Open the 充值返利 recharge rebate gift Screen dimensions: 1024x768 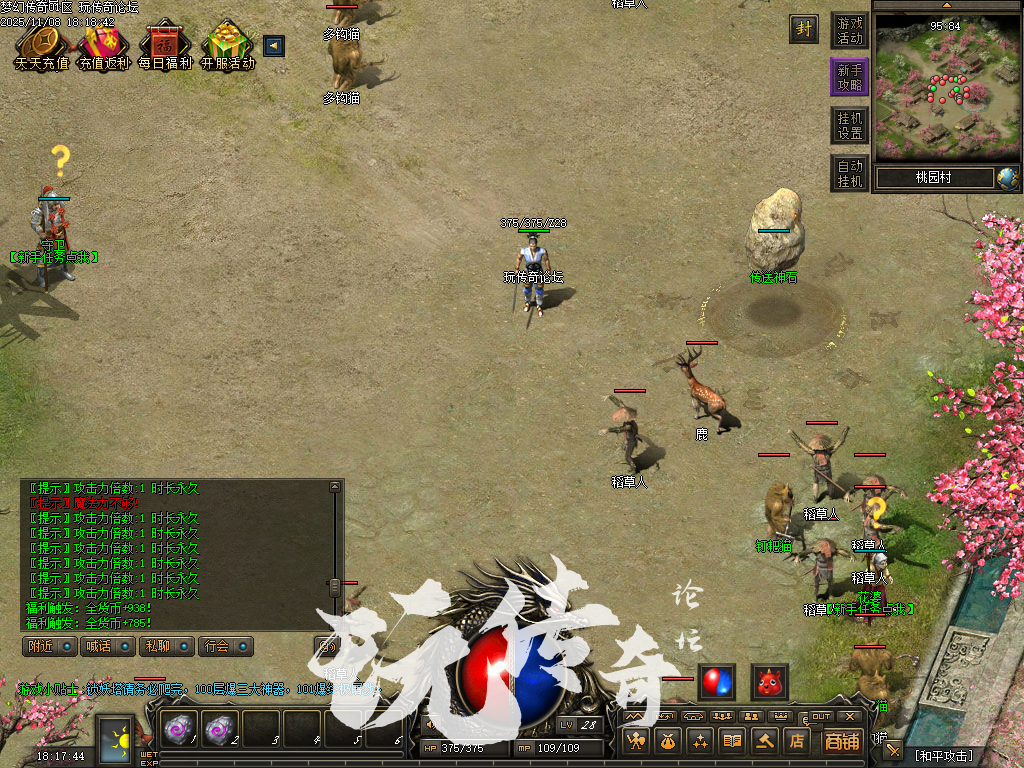[x=104, y=45]
